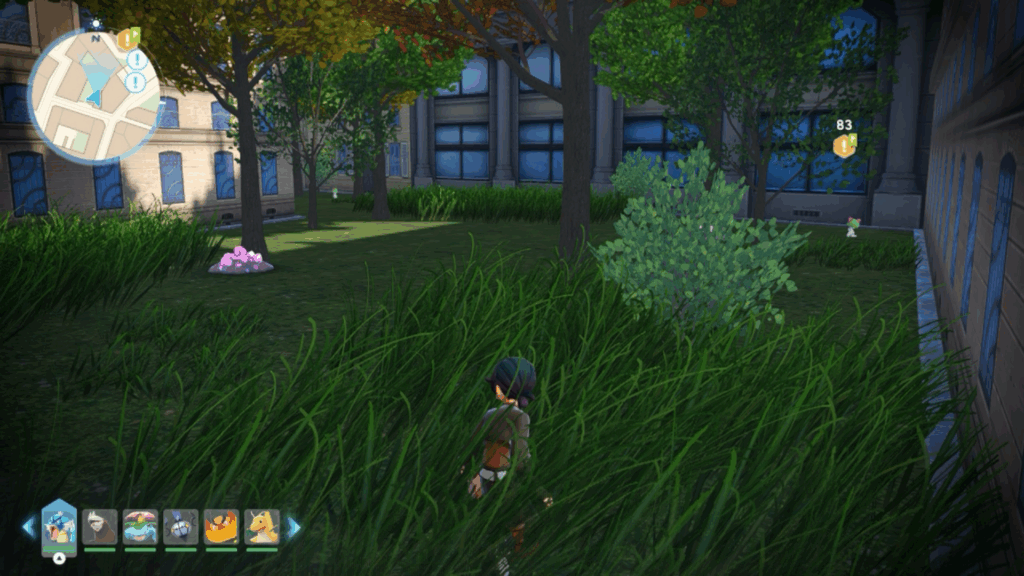Select the orange hexagon quest marker on minimap

(x=126, y=40)
